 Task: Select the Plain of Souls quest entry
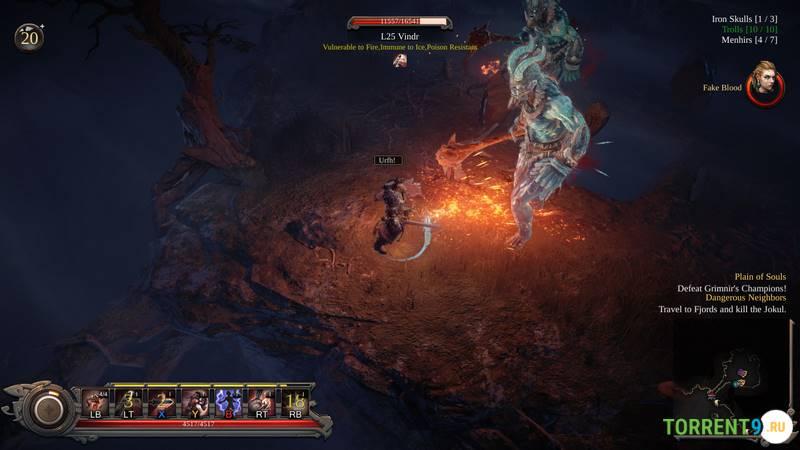pyautogui.click(x=760, y=277)
